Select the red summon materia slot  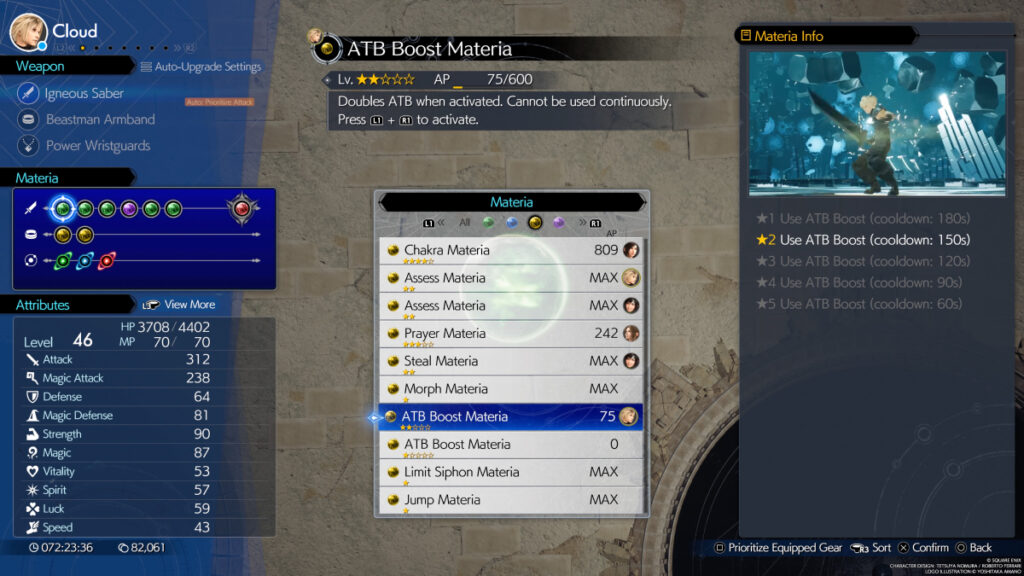(x=242, y=208)
